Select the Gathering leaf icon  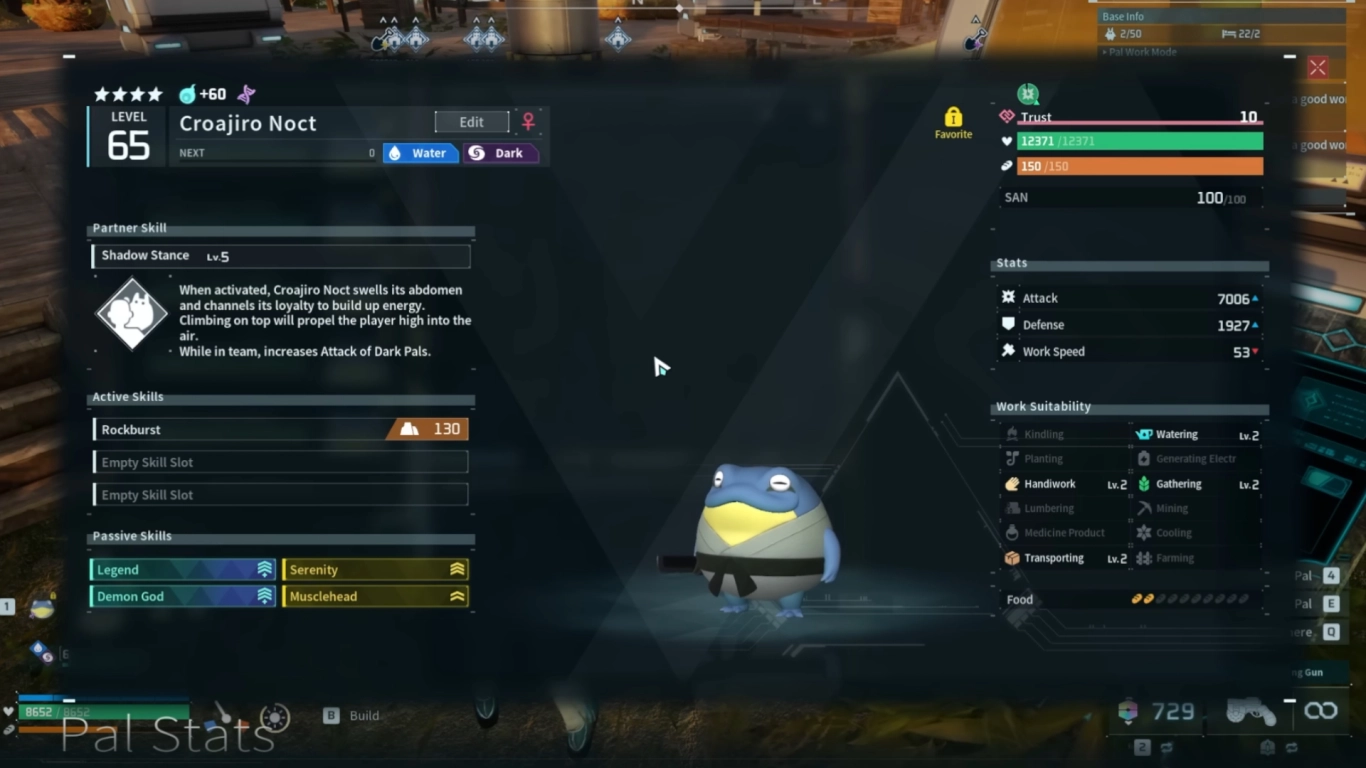coord(1146,483)
